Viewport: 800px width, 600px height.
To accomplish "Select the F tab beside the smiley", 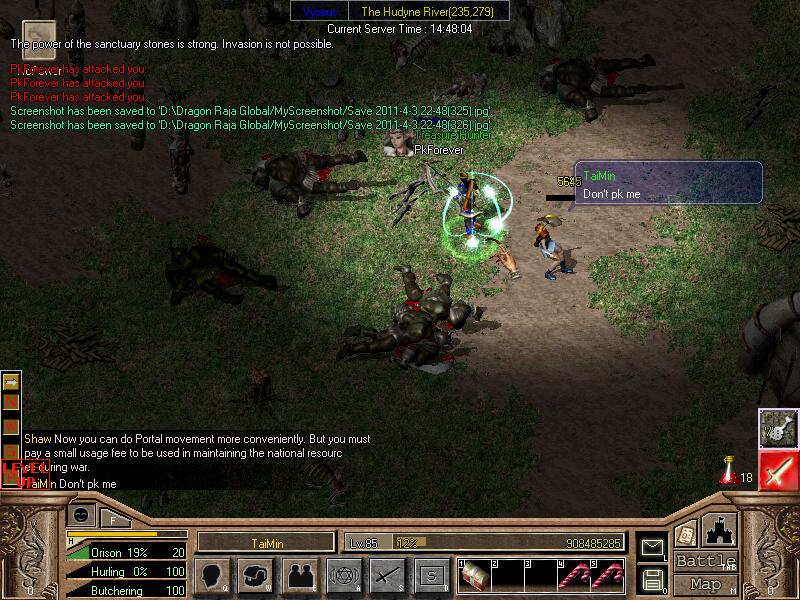I will [113, 518].
